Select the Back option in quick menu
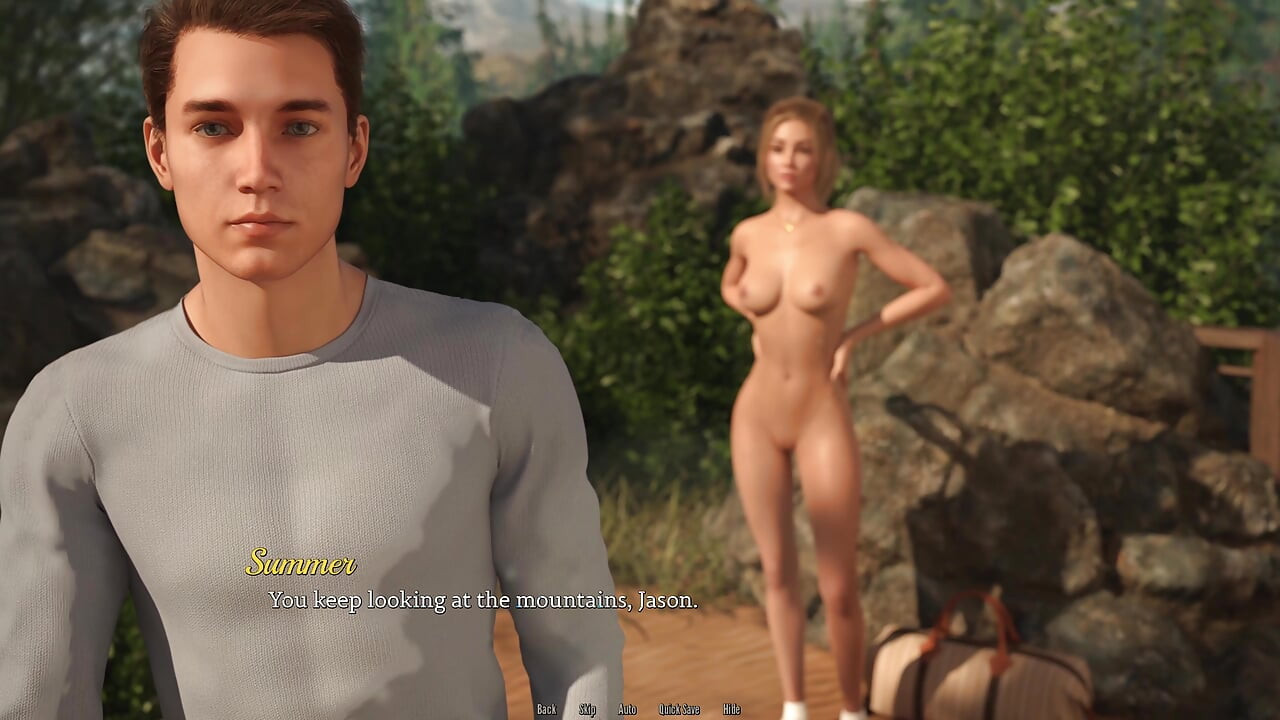 coord(547,708)
